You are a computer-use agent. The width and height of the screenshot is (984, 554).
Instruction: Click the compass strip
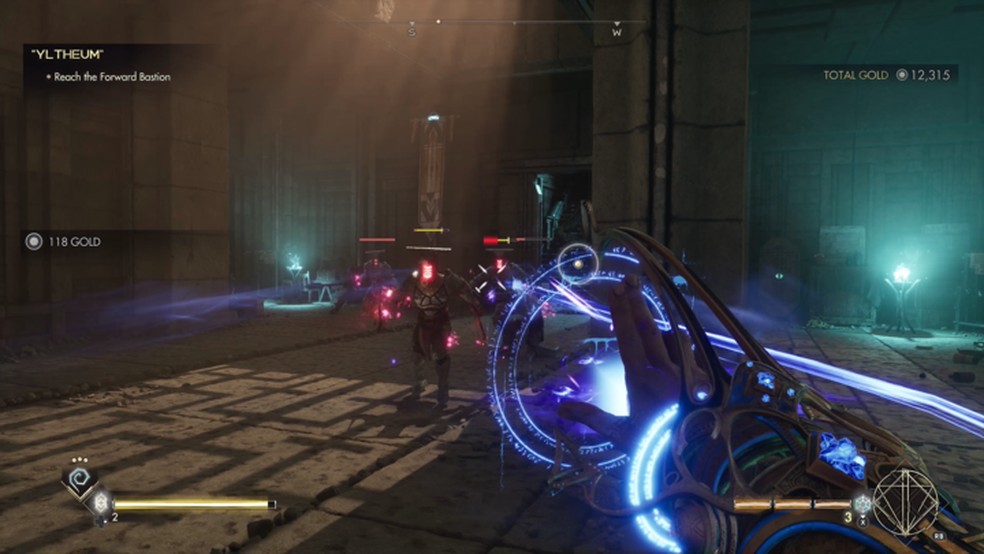tap(515, 22)
